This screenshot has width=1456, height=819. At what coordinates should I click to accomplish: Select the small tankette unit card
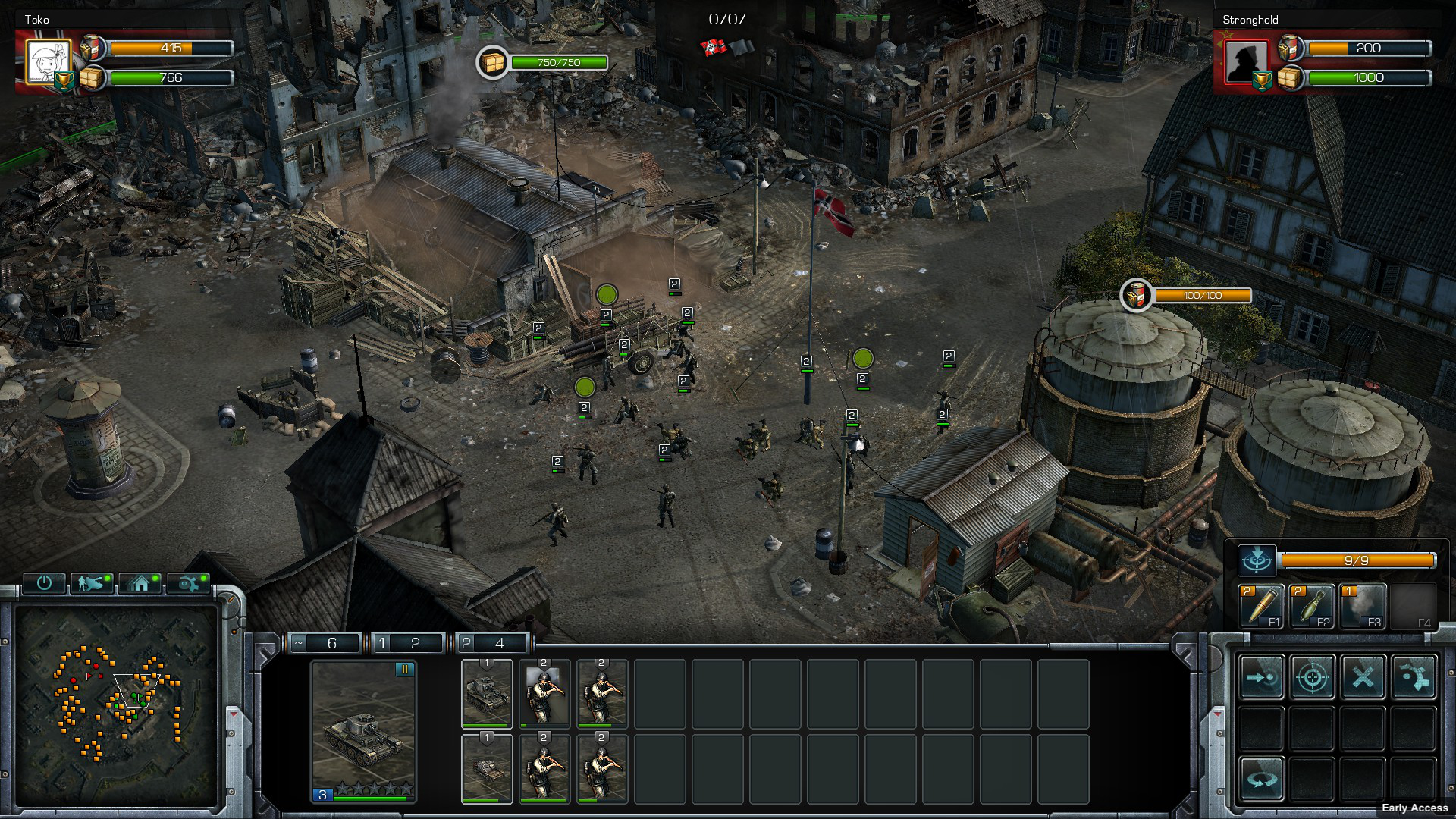pos(487,767)
